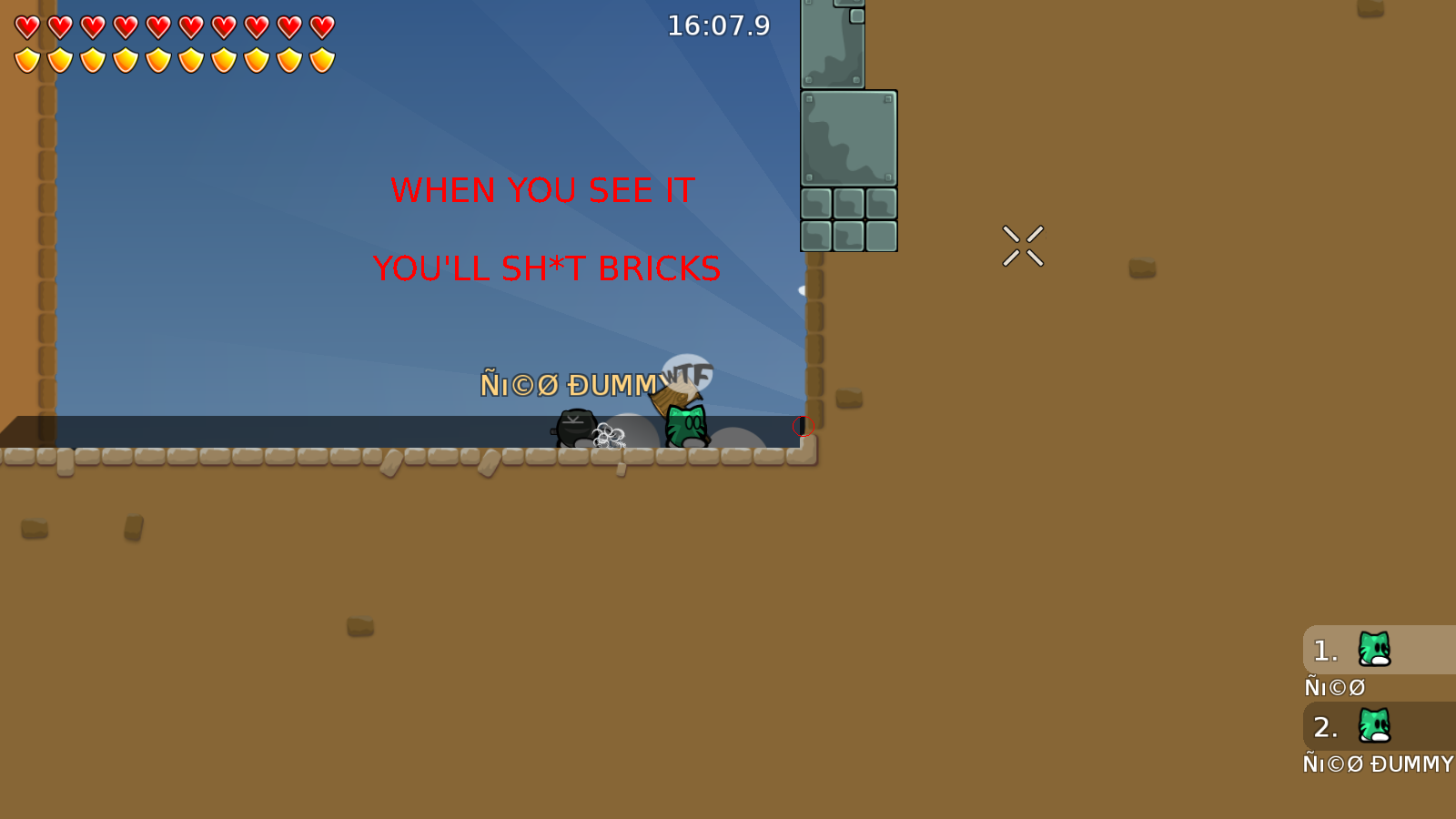Image resolution: width=1456 pixels, height=819 pixels.
Task: Click the small stacked bricks below the big block
Action: coord(848,218)
